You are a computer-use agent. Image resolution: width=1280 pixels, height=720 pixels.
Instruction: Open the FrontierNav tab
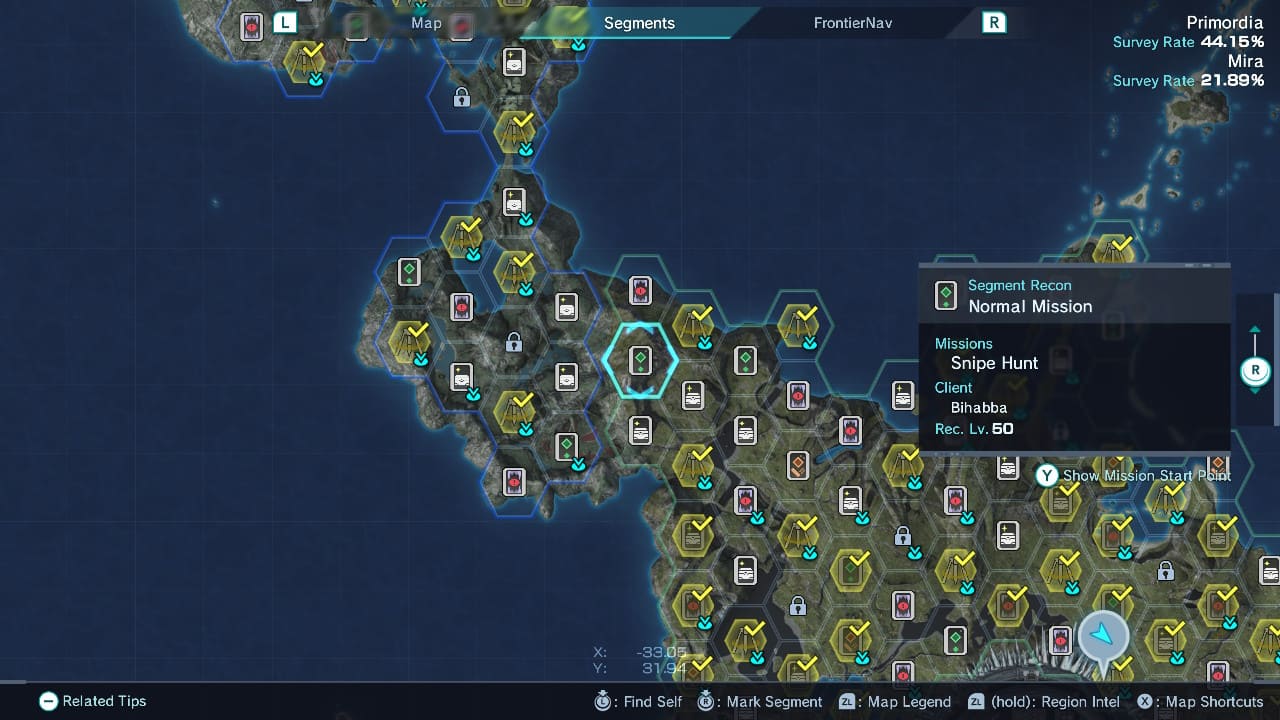(x=852, y=23)
